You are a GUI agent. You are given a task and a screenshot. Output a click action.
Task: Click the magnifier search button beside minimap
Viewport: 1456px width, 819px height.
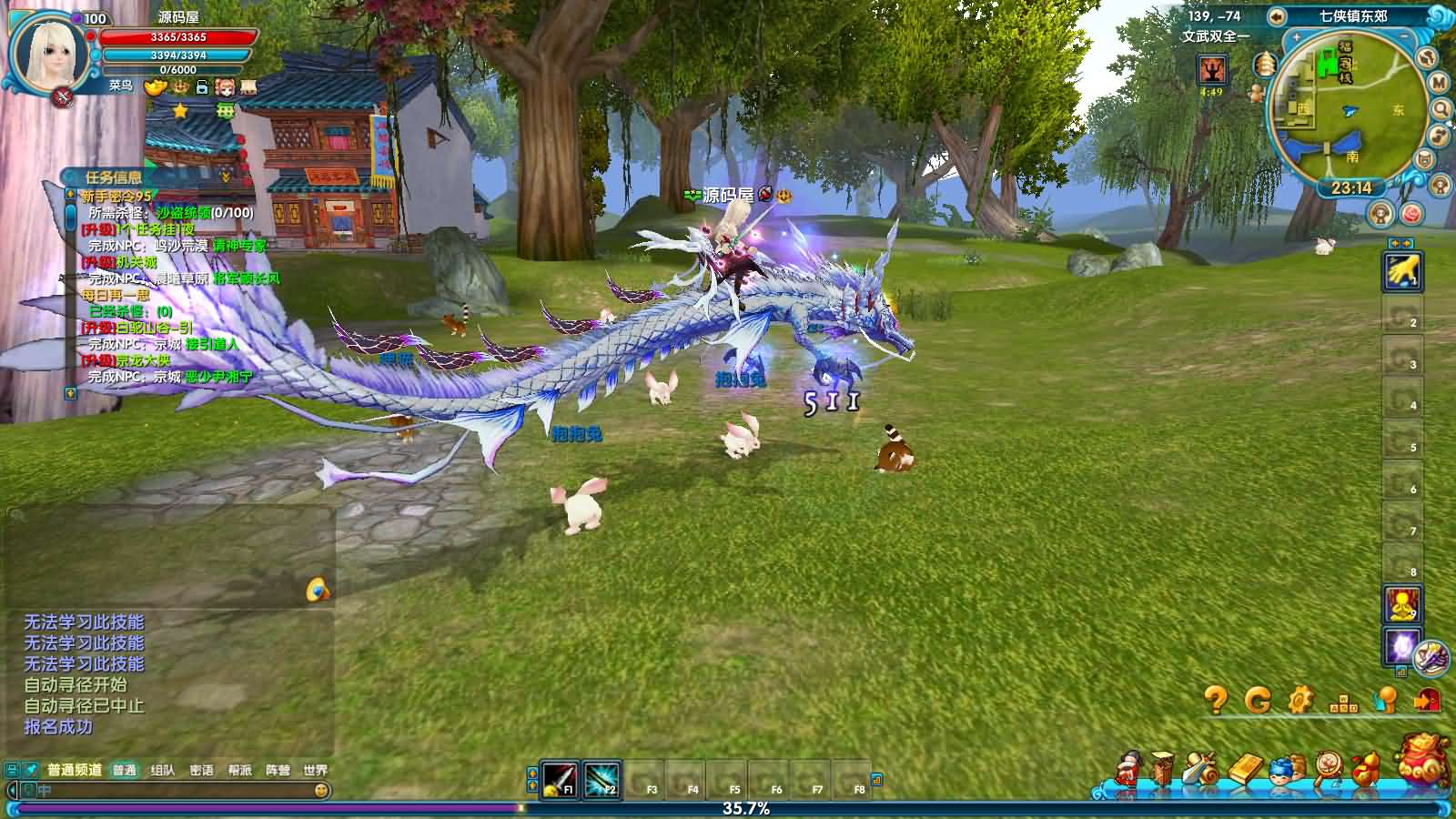[x=1441, y=109]
